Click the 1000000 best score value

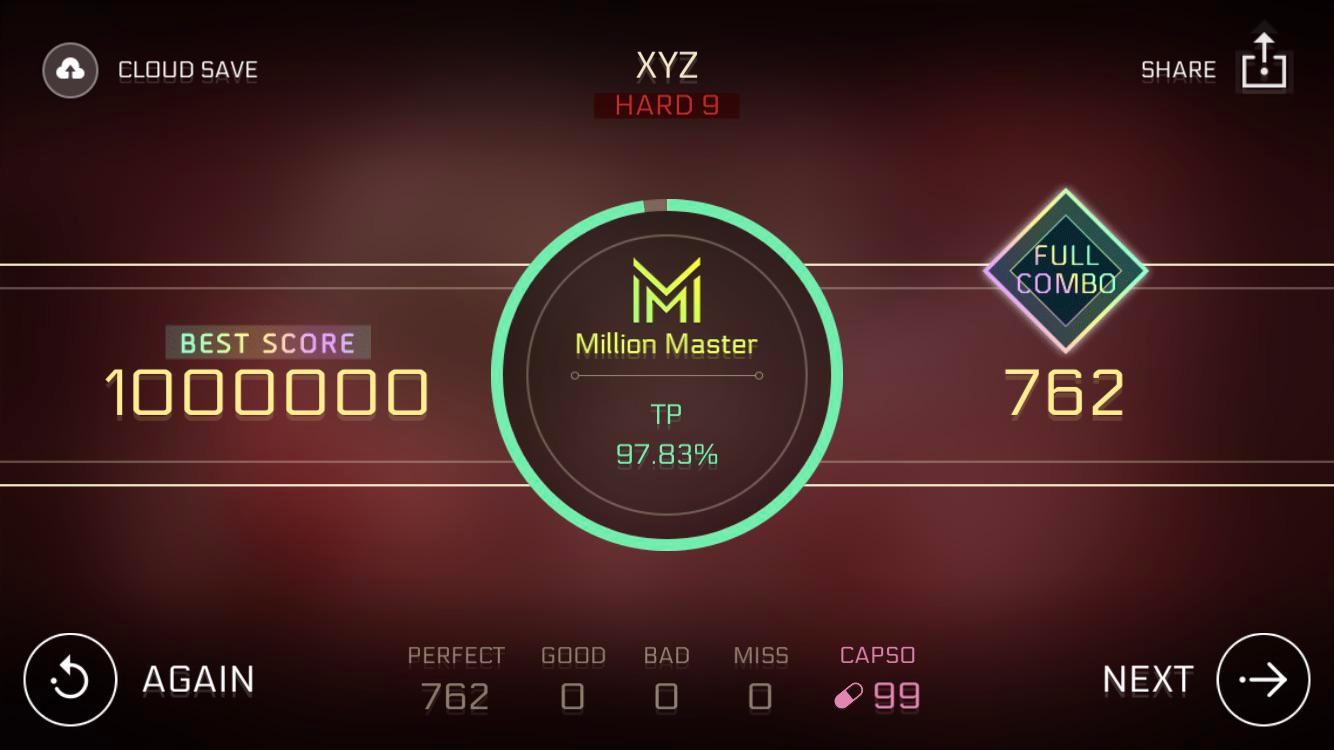click(266, 392)
